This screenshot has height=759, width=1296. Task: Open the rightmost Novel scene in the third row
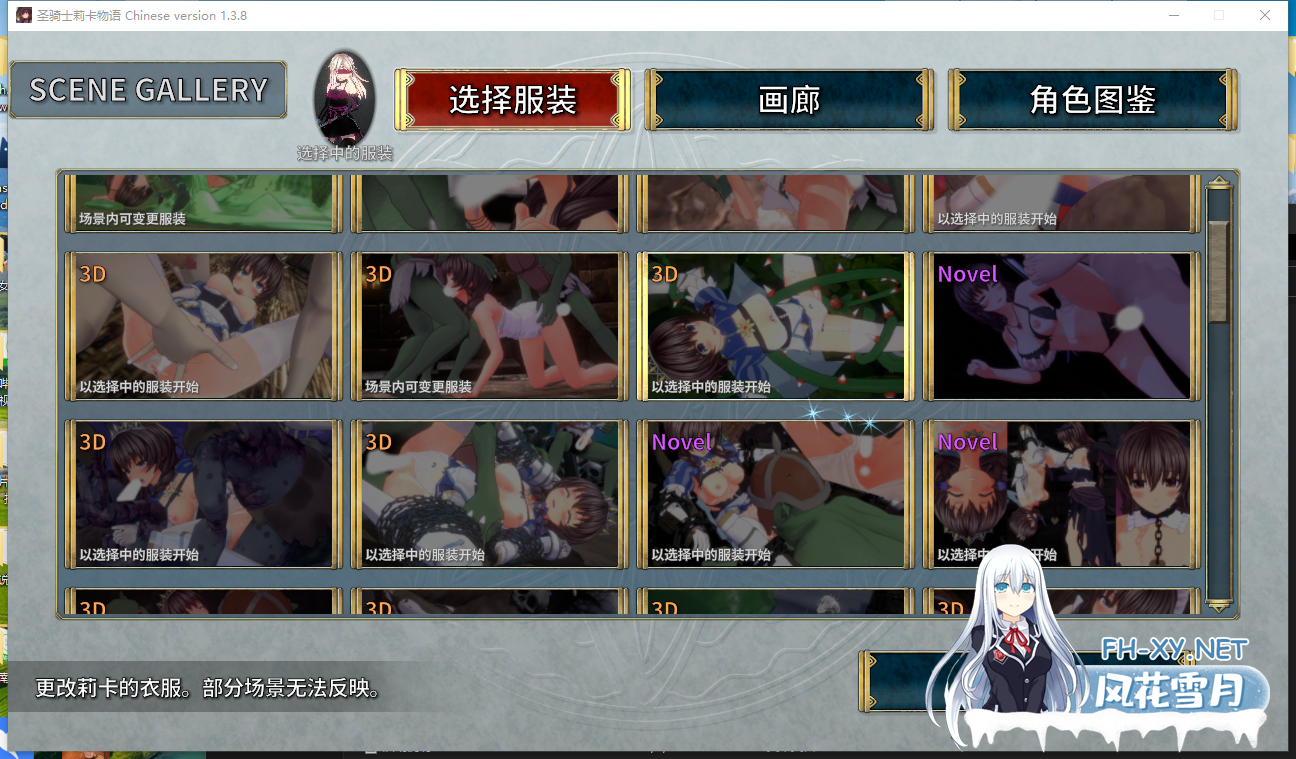point(1062,494)
